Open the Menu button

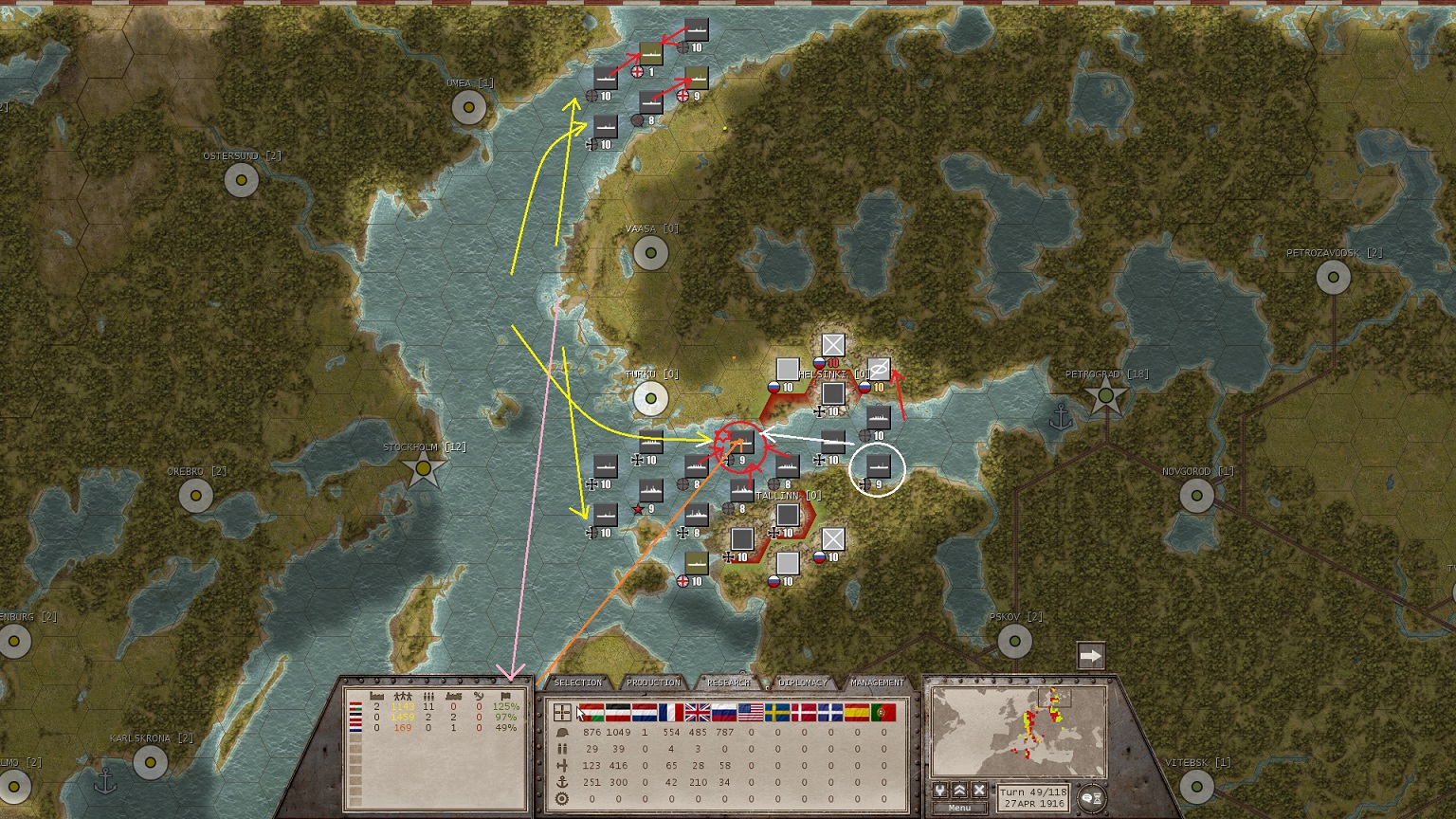[x=959, y=807]
